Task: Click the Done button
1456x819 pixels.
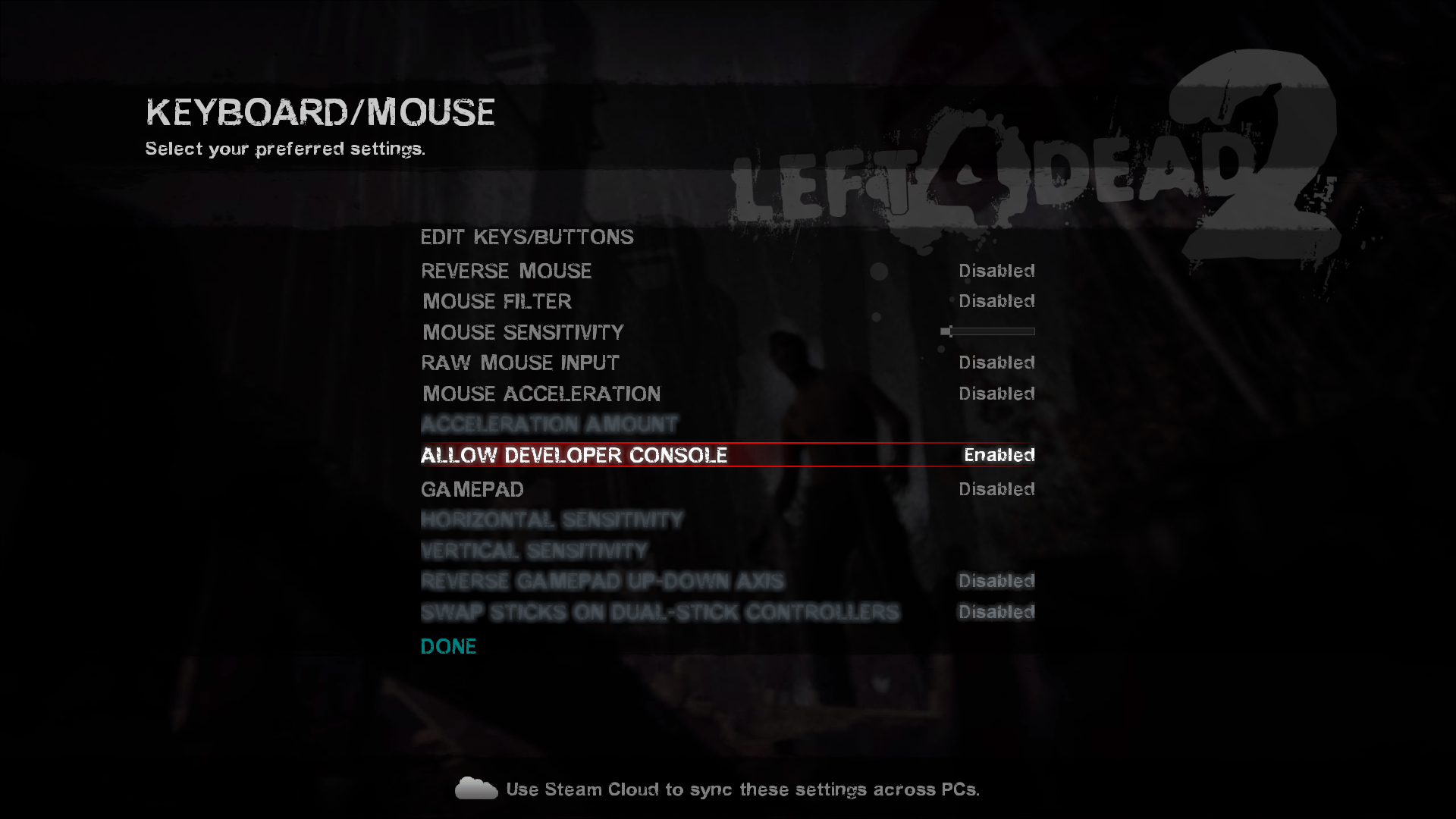Action: (x=448, y=646)
